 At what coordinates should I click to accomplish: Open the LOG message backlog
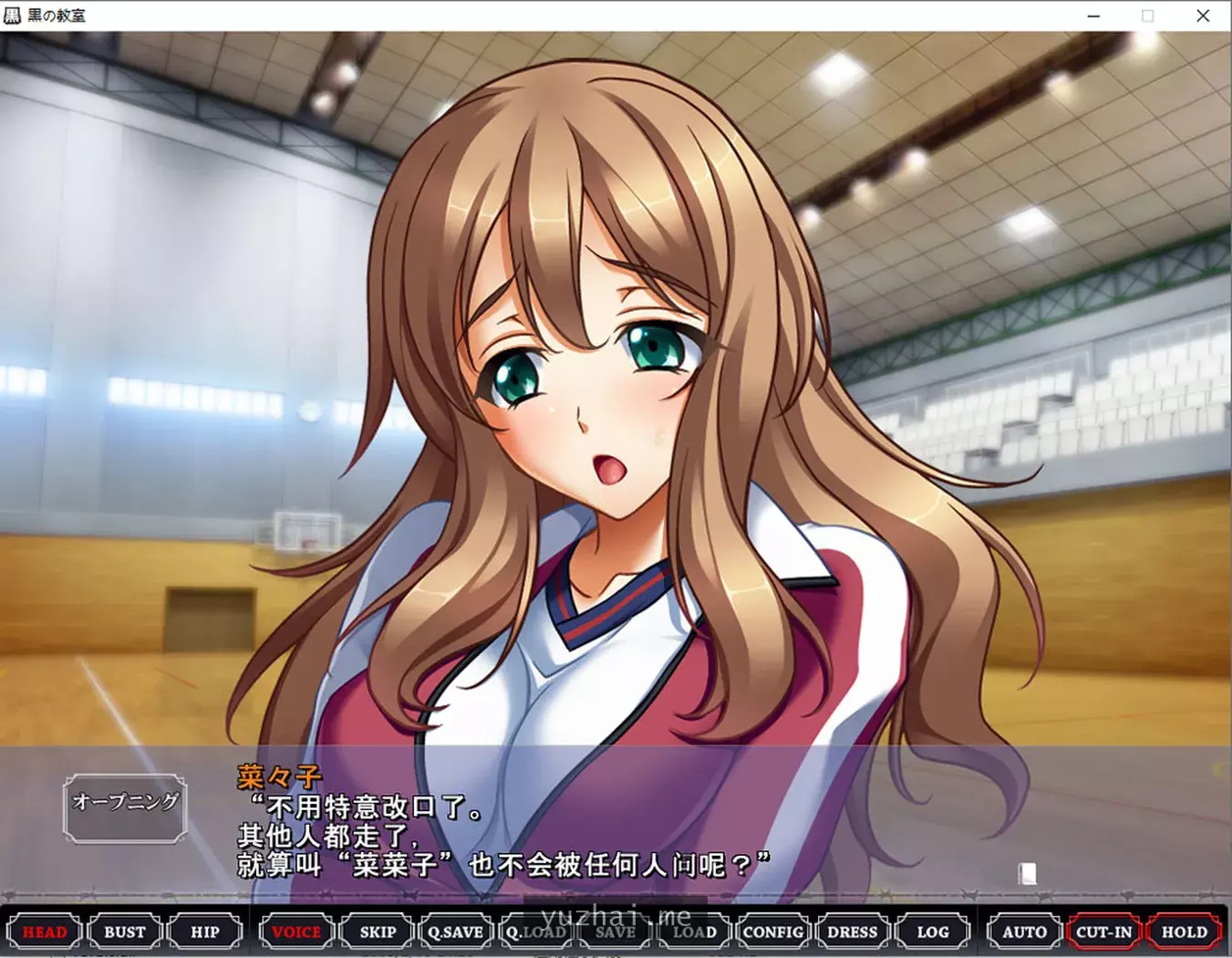(x=933, y=932)
